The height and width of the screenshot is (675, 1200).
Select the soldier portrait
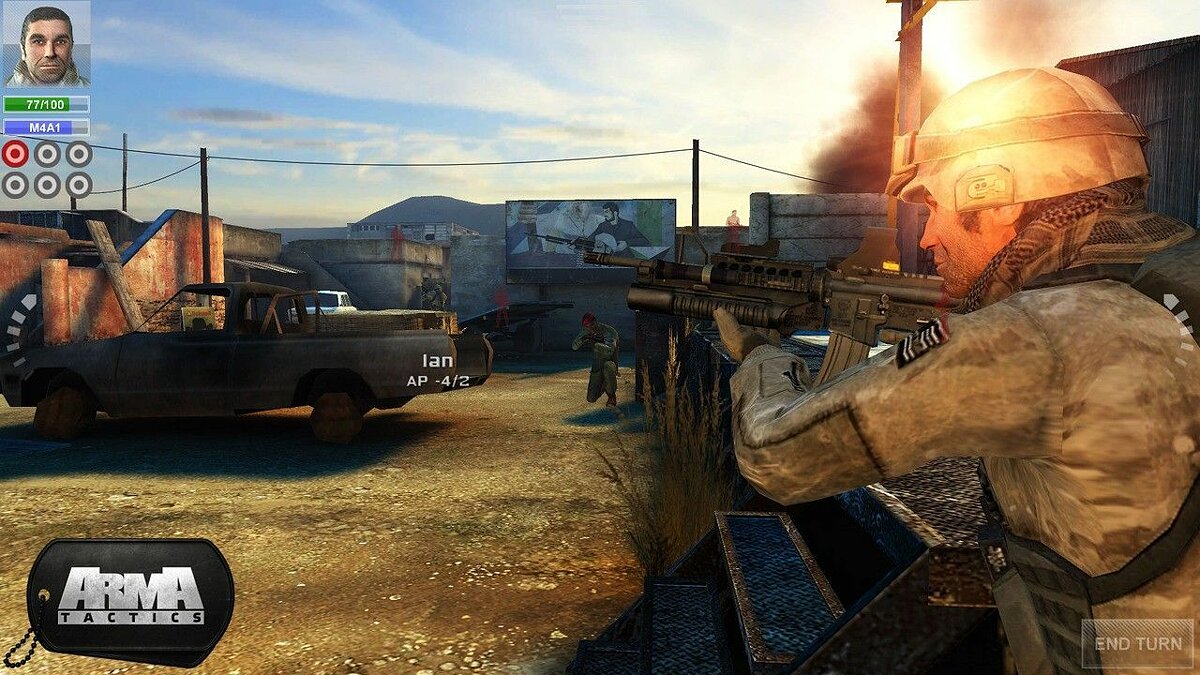point(46,44)
